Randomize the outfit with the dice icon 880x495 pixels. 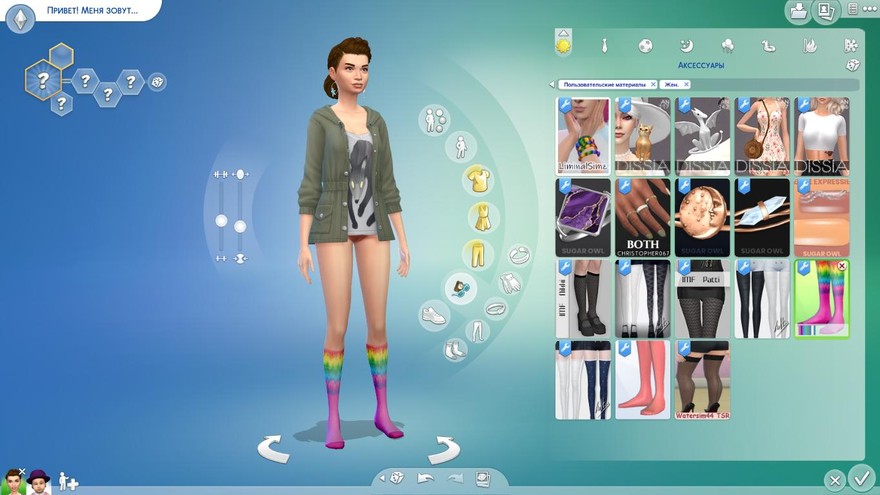852,65
